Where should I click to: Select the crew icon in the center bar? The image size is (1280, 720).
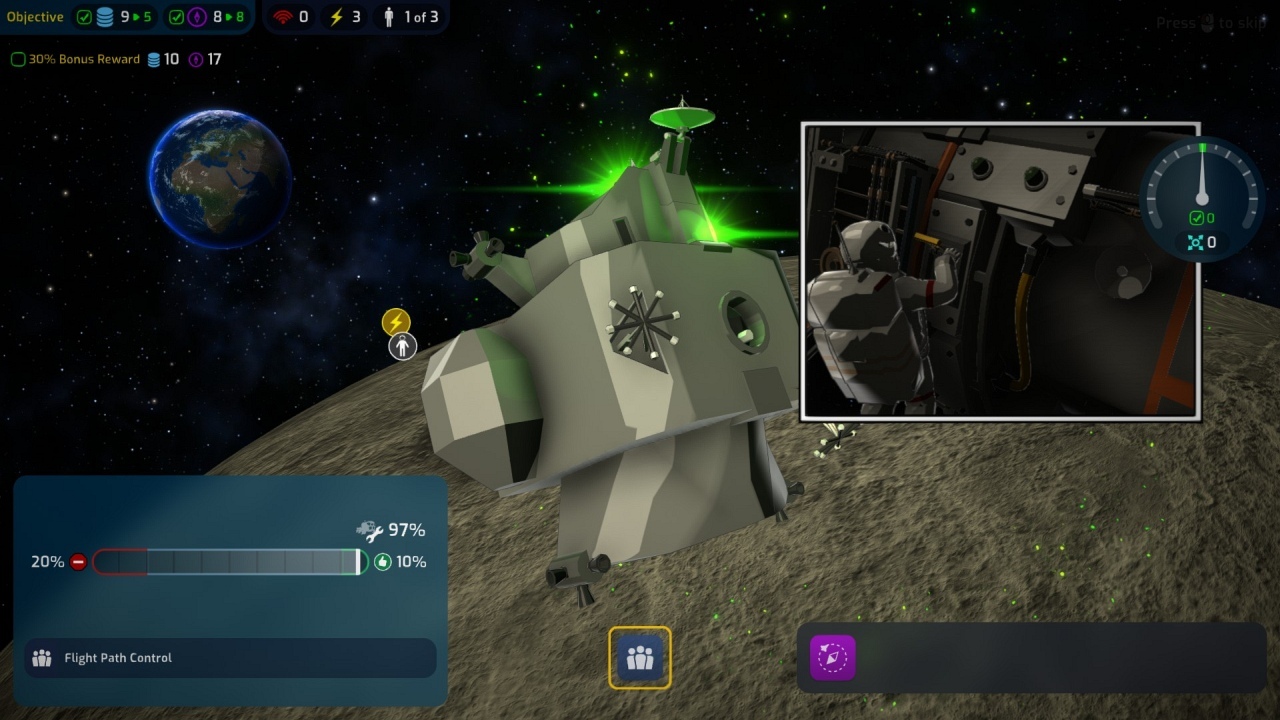(x=640, y=658)
